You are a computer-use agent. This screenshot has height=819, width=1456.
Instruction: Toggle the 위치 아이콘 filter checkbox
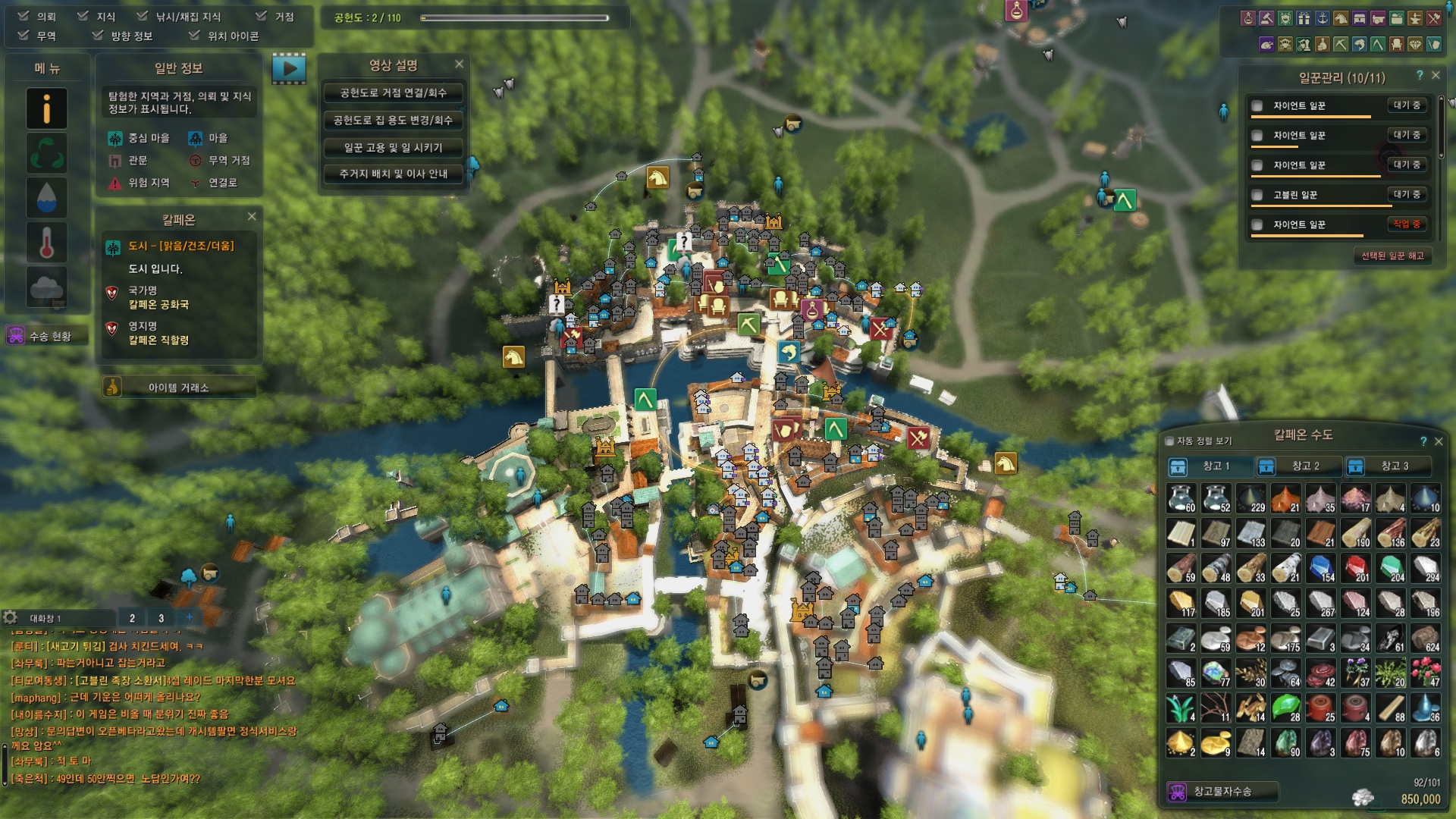pos(195,36)
